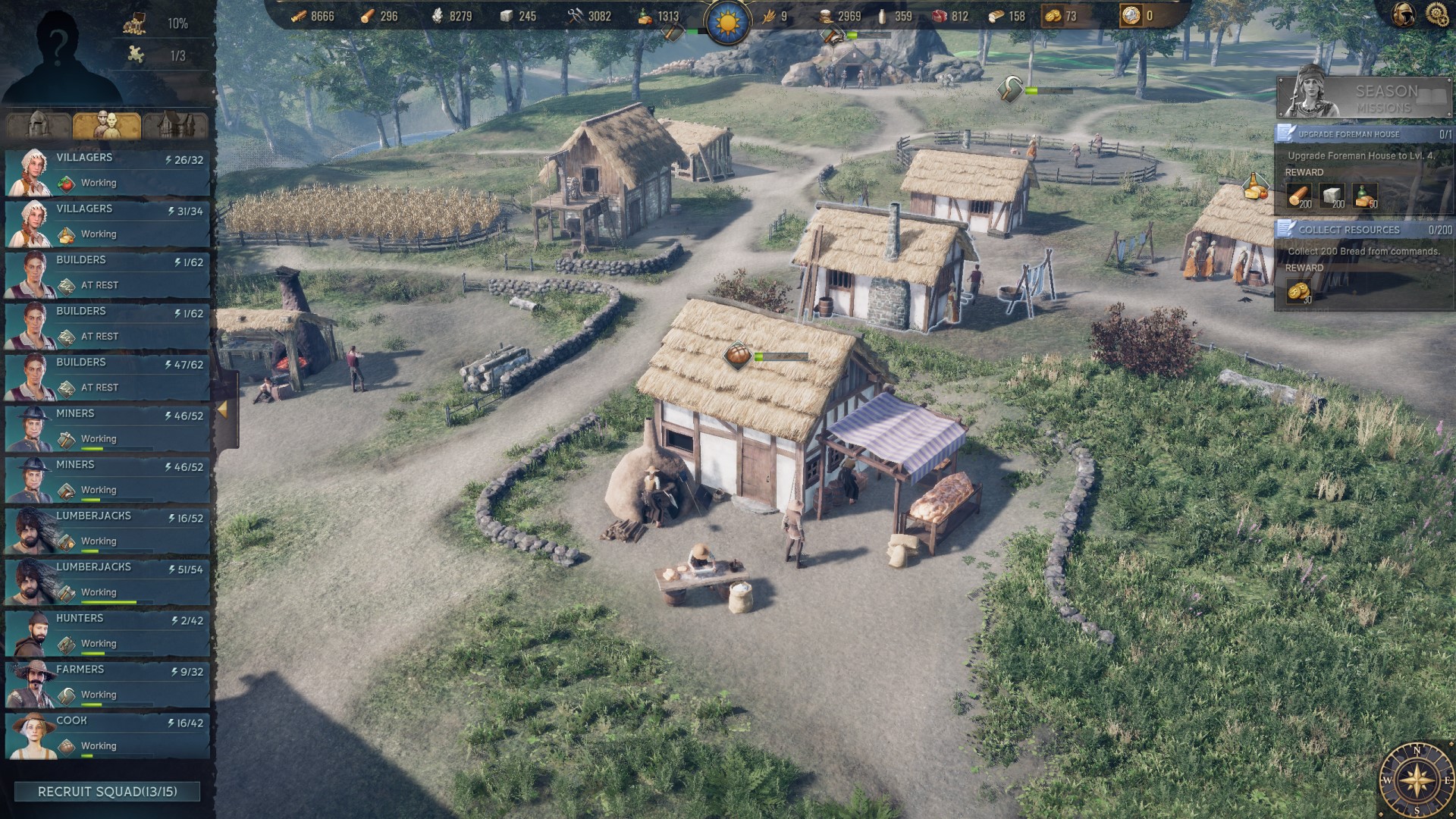
Task: Select the Villagers squad with 26/32 energy
Action: pos(107,171)
